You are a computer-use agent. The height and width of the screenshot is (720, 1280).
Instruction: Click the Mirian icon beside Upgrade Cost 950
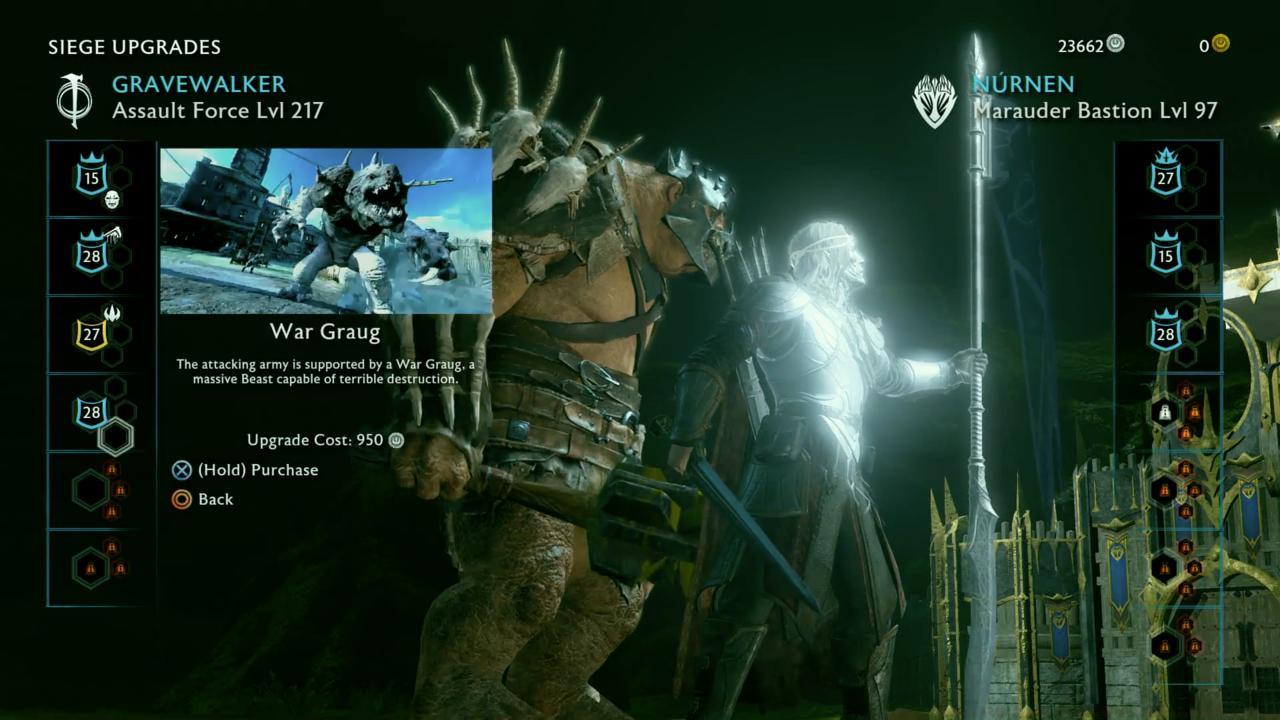(x=394, y=440)
